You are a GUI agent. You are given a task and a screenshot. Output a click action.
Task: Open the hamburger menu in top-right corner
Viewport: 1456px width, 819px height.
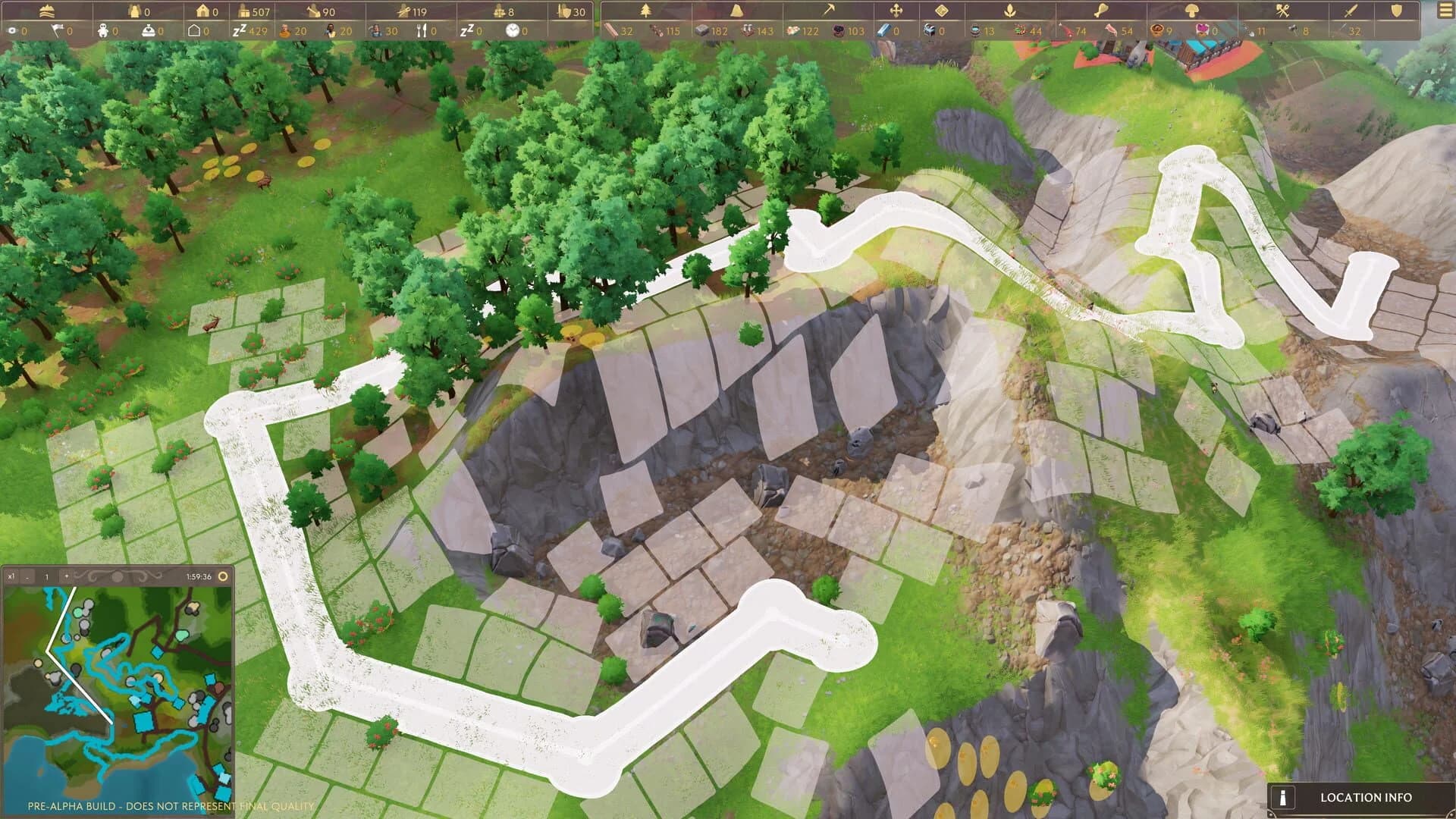point(1445,11)
